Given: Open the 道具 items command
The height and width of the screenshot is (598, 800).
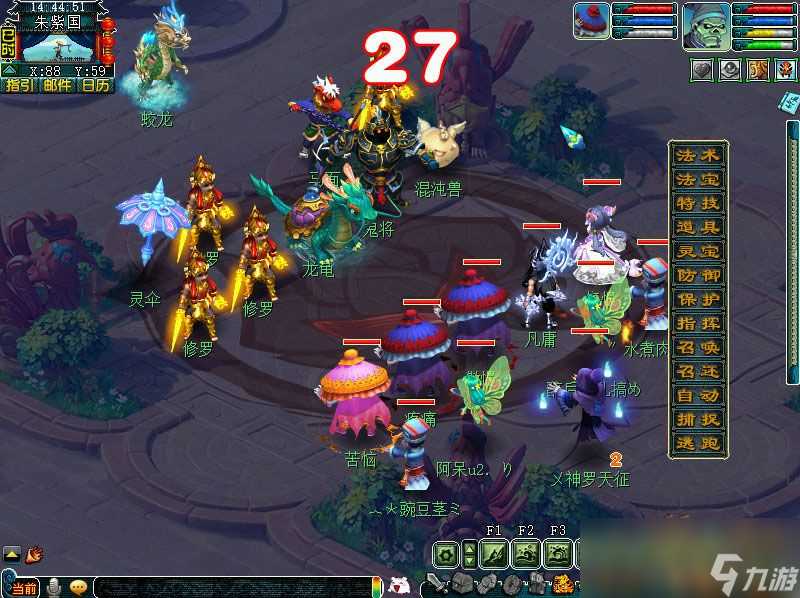Looking at the screenshot, I should (697, 228).
